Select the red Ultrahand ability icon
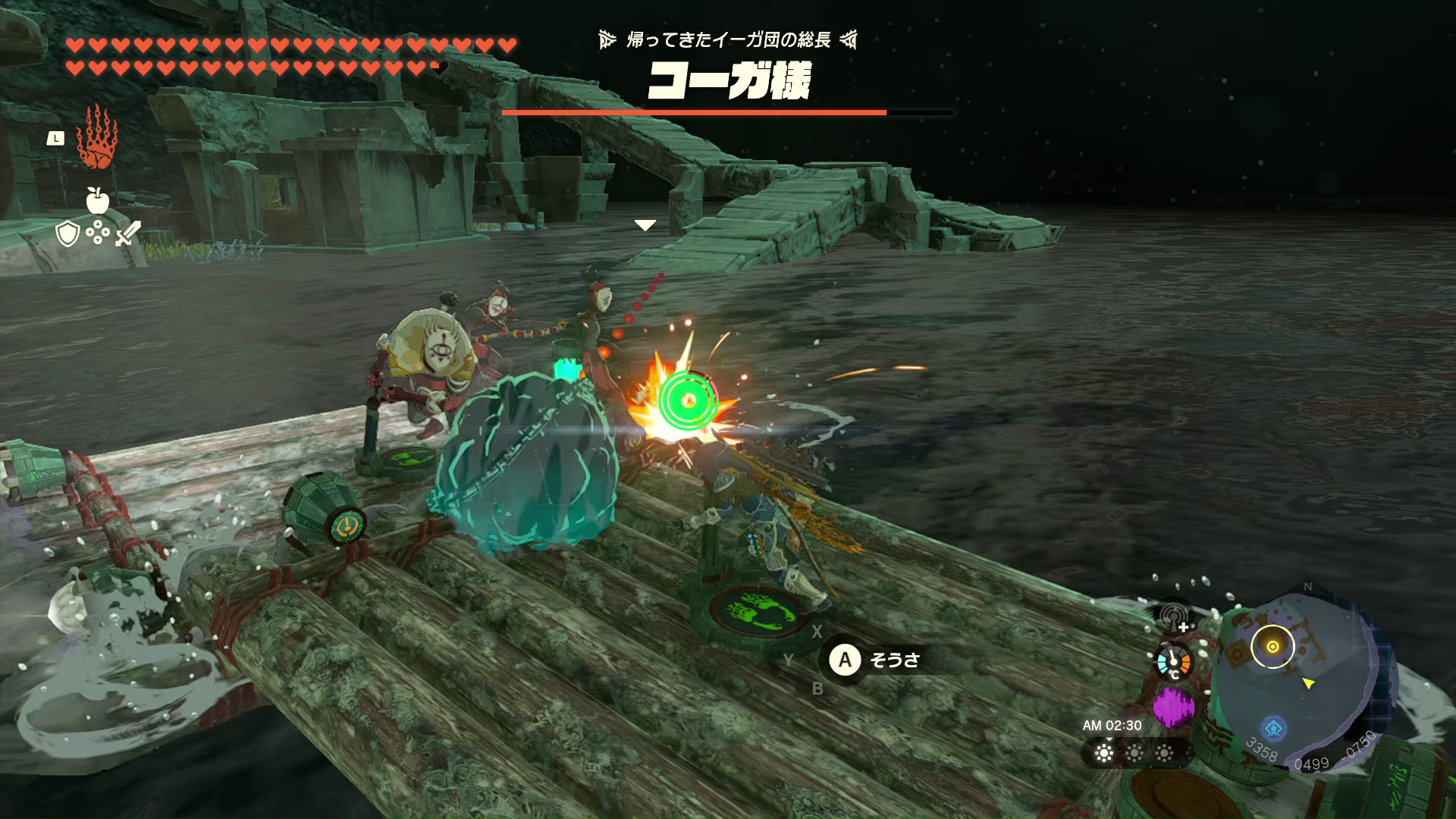The width and height of the screenshot is (1456, 819). 97,138
